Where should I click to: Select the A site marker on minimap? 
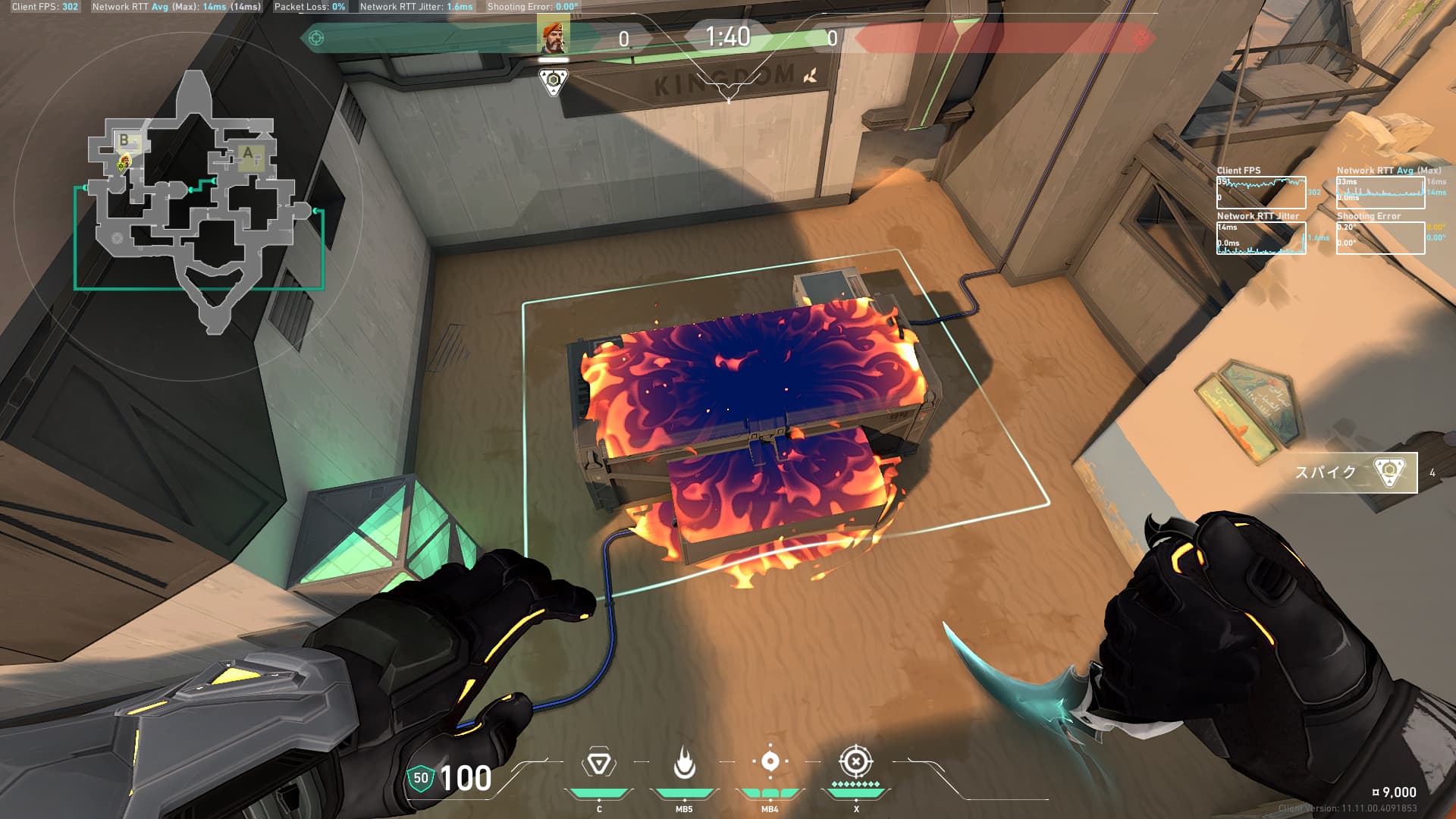point(247,153)
